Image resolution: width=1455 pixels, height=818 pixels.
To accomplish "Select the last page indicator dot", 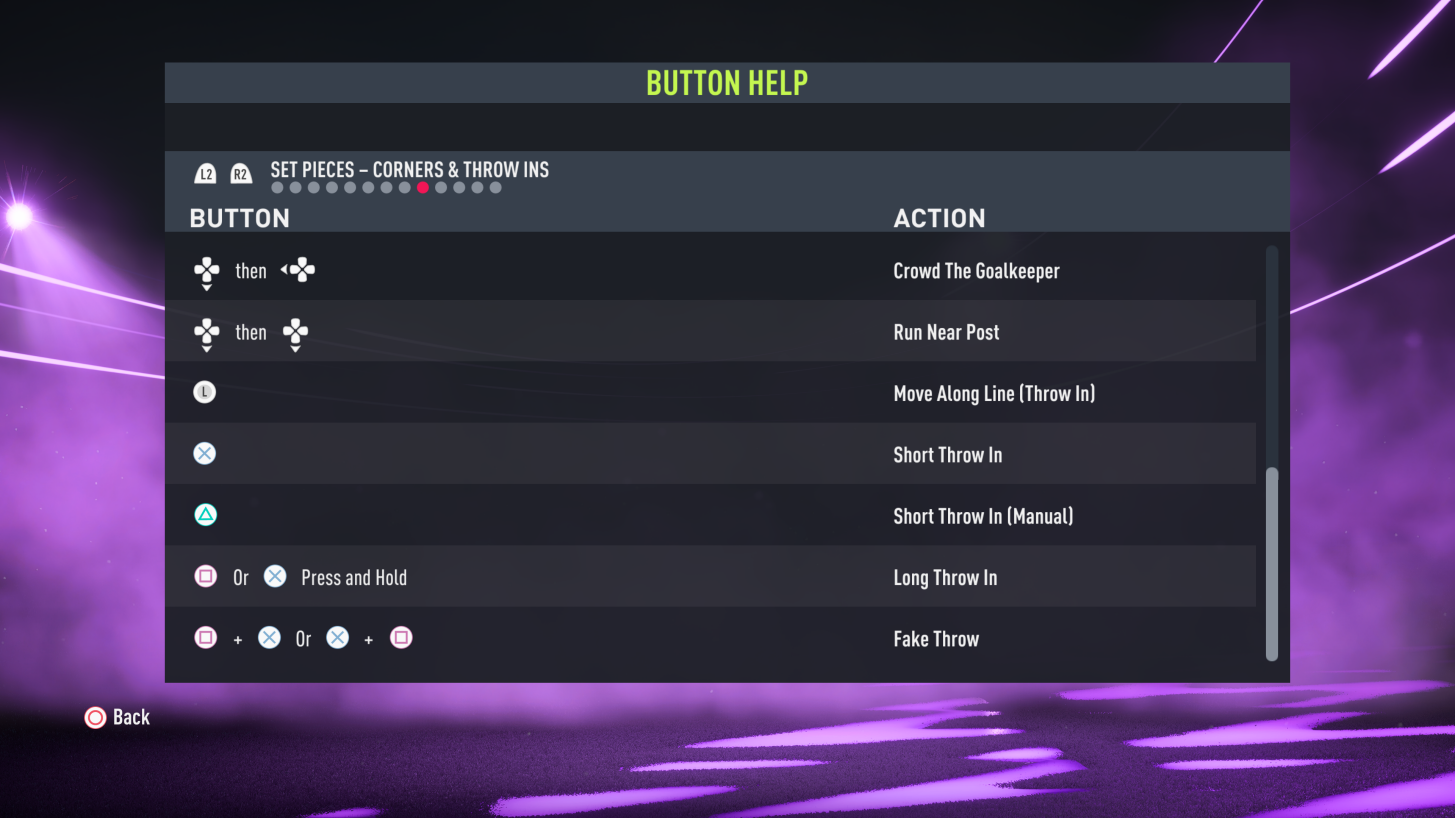I will [495, 187].
